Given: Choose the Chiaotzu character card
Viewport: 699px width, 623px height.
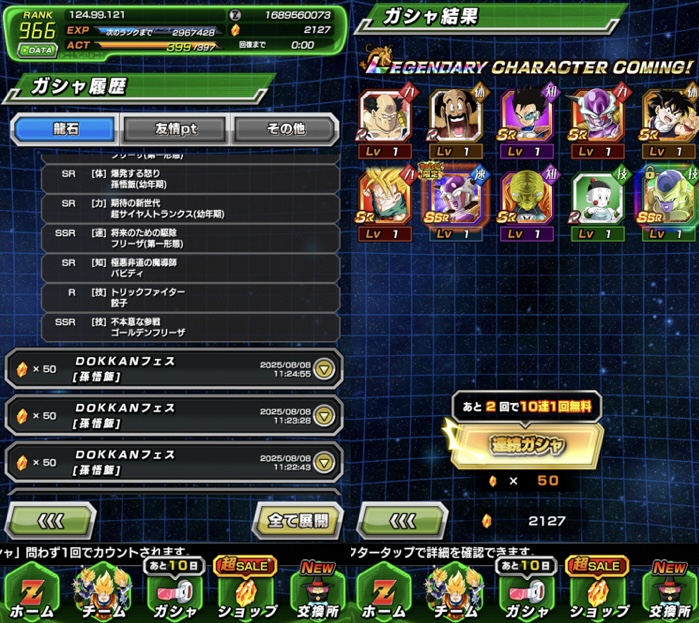Looking at the screenshot, I should (x=597, y=200).
